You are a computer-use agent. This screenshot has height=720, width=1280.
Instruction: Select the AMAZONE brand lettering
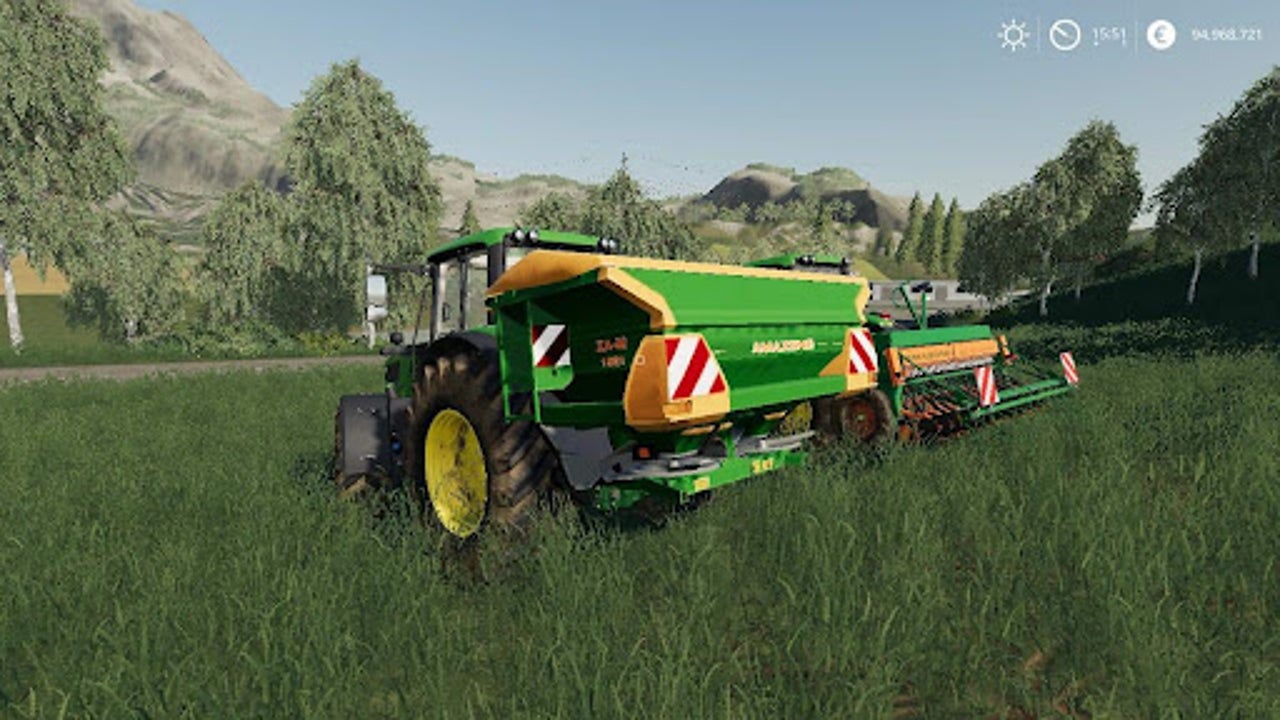pos(783,345)
